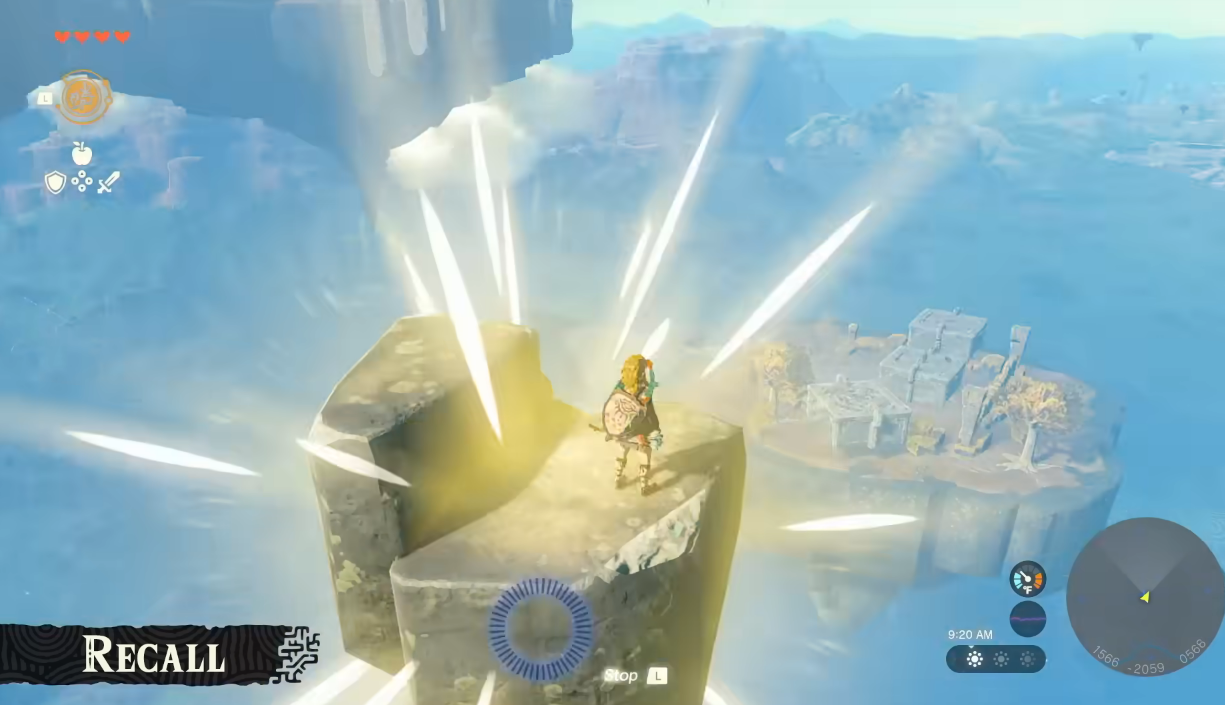Open the shield quick-select icon
This screenshot has width=1225, height=705.
(55, 182)
